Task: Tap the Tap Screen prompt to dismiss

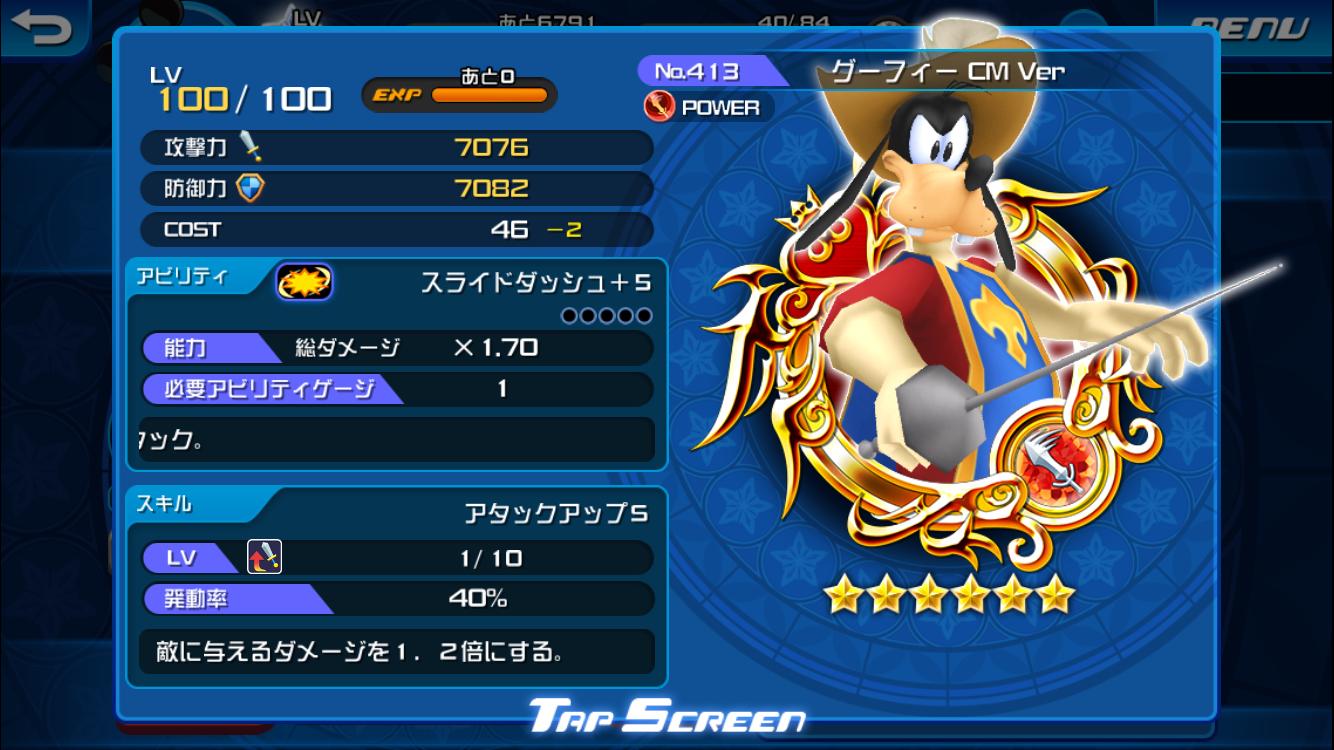Action: pyautogui.click(x=666, y=716)
